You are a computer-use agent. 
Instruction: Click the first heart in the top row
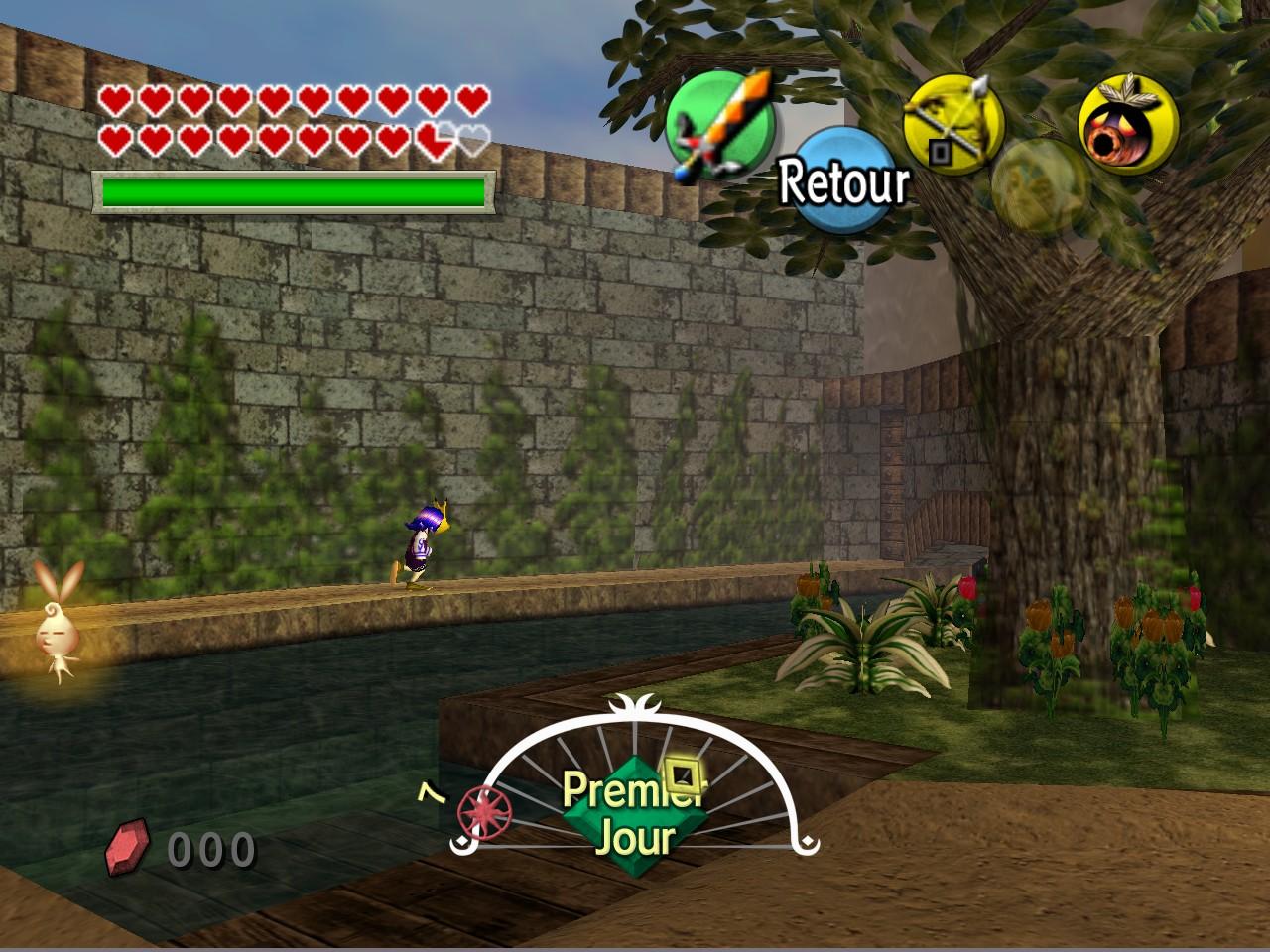pos(116,98)
